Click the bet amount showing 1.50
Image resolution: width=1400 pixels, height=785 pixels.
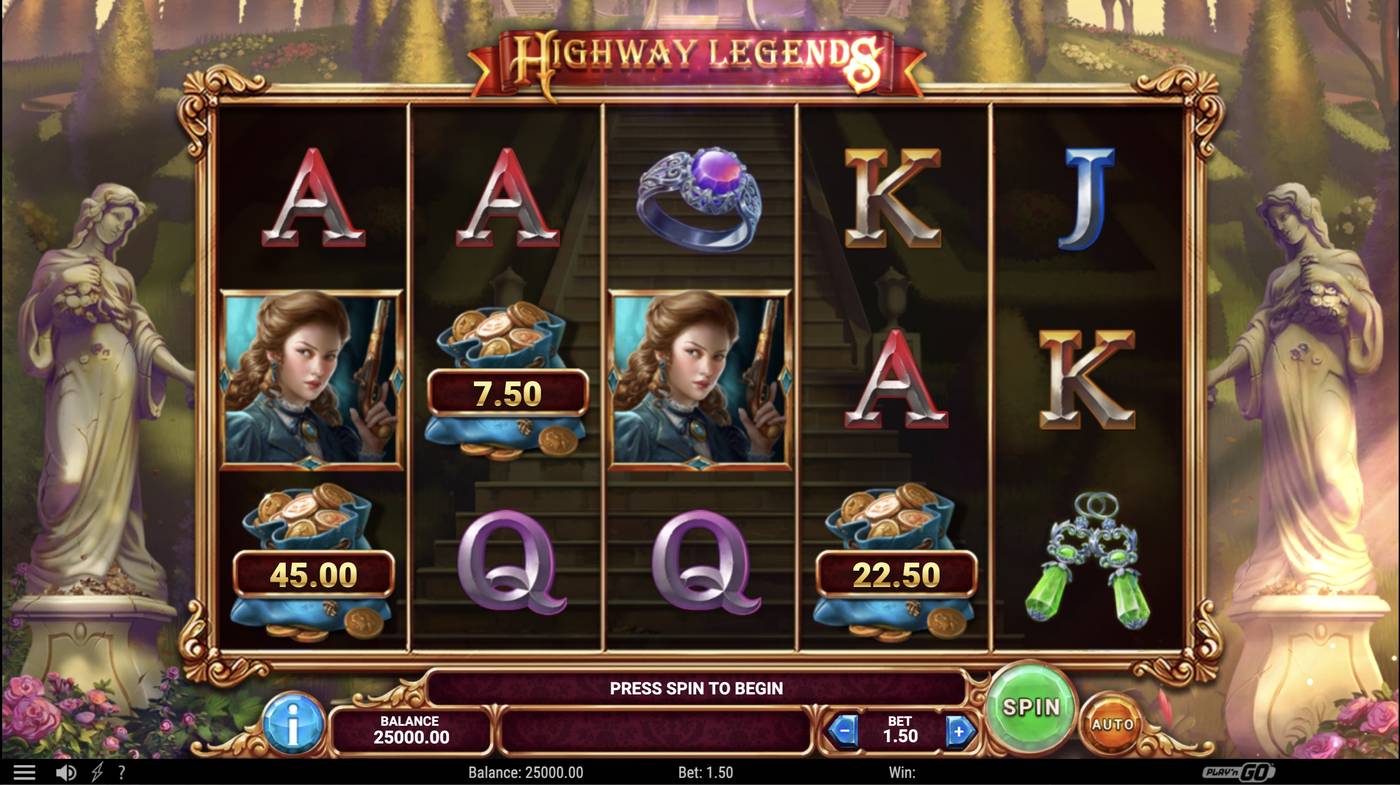pyautogui.click(x=900, y=730)
